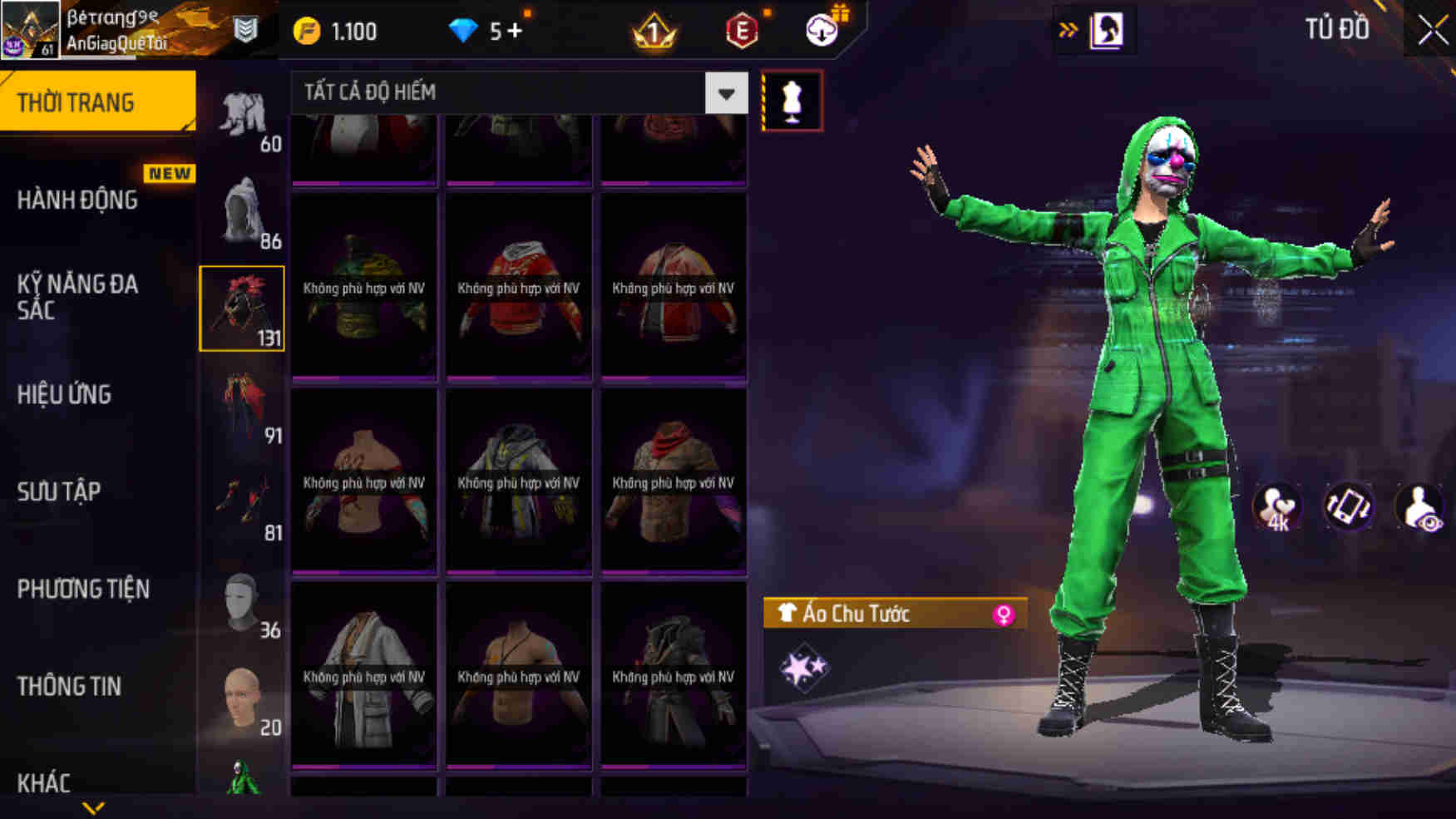Screen dimensions: 1456x819
Task: Click the character view eye icon
Action: [1419, 506]
